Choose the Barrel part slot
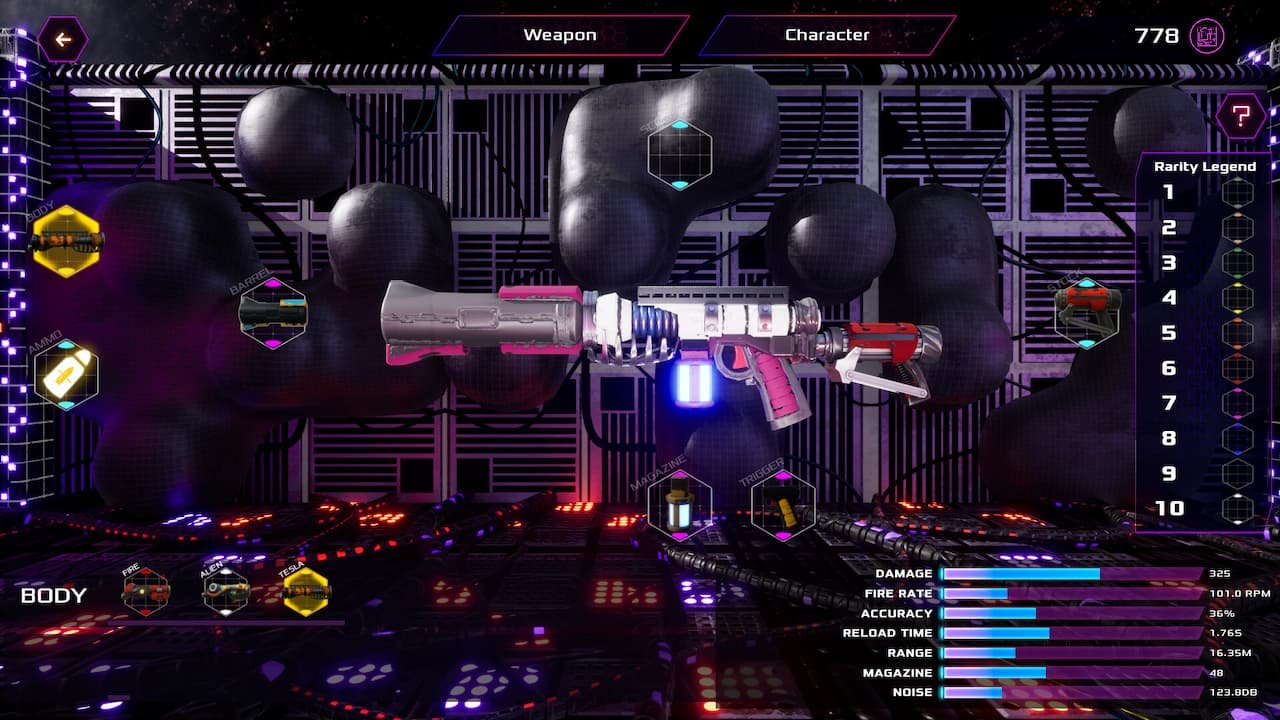This screenshot has width=1280, height=720. [273, 313]
